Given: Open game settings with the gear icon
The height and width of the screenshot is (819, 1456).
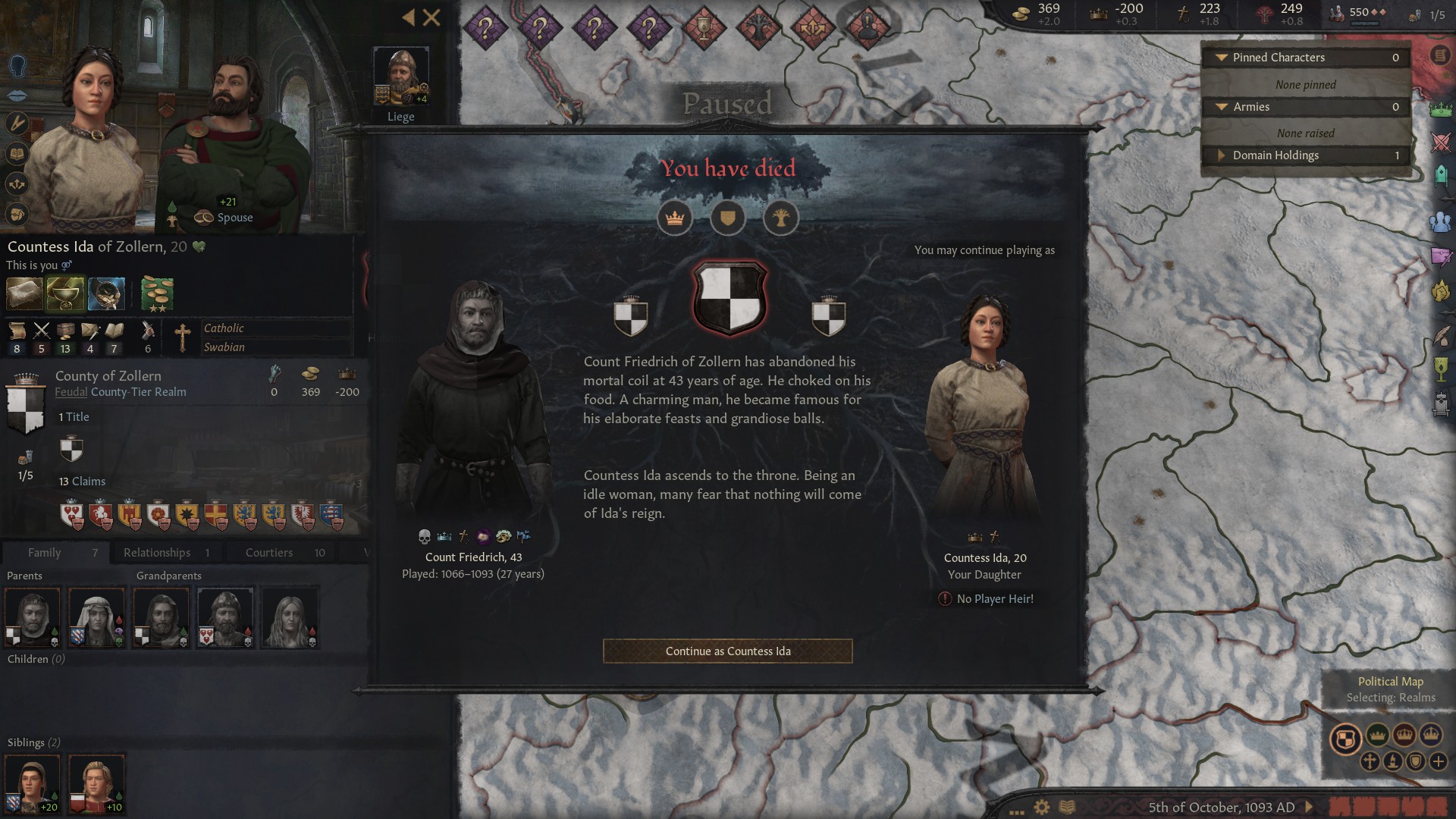Looking at the screenshot, I should click(1041, 806).
